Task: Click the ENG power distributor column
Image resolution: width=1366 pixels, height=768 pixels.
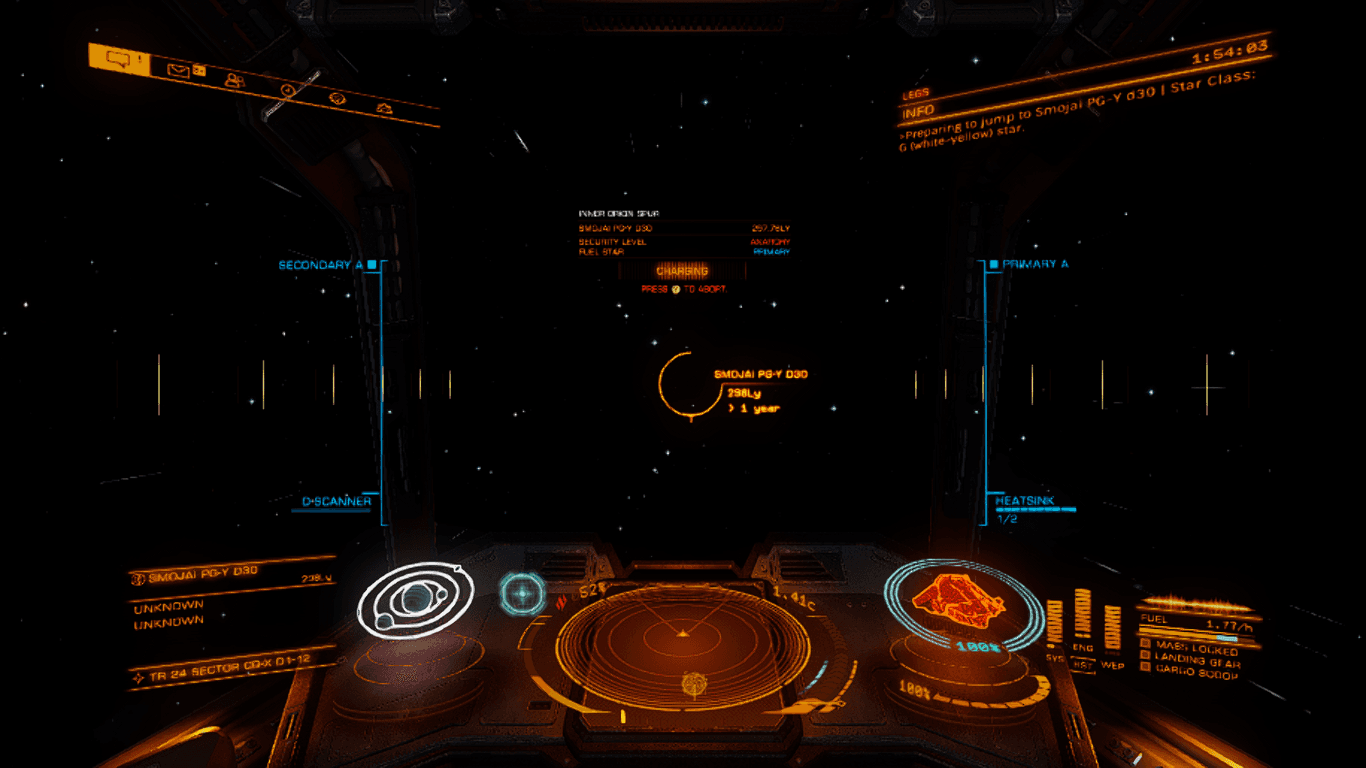Action: click(1083, 620)
